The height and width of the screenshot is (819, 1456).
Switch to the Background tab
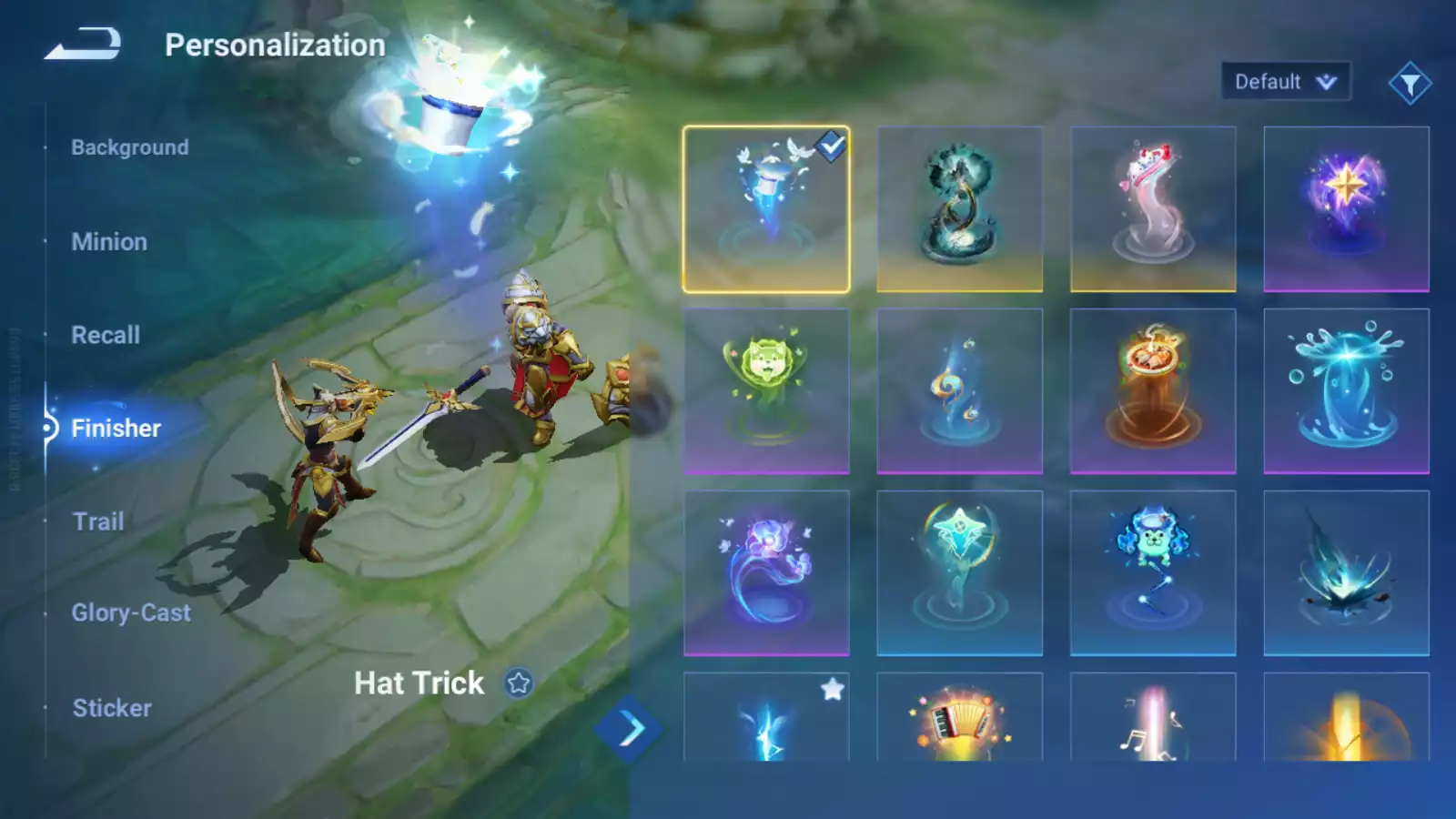(x=130, y=147)
